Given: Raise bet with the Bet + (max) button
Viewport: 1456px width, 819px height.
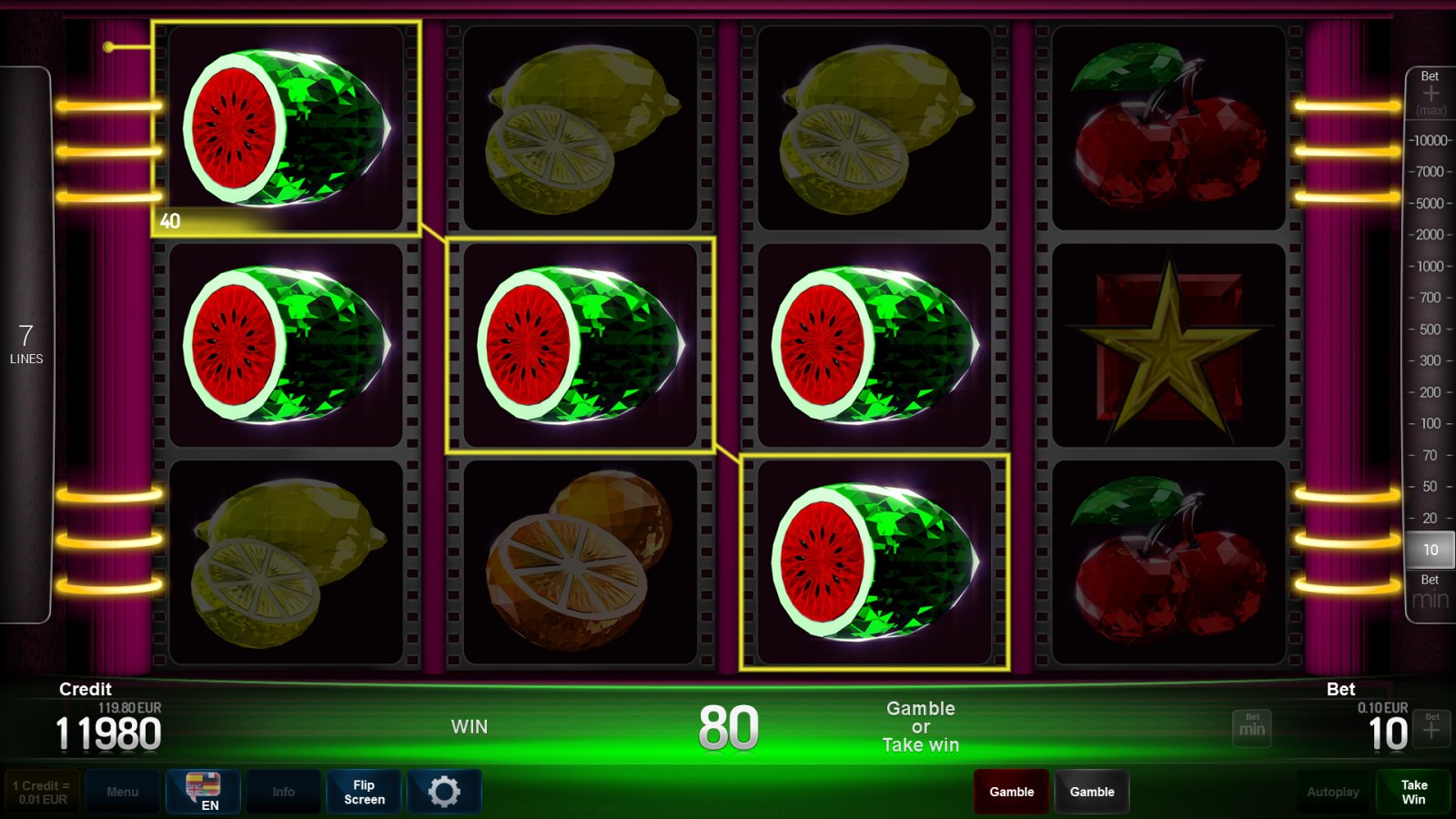Looking at the screenshot, I should click(1431, 94).
